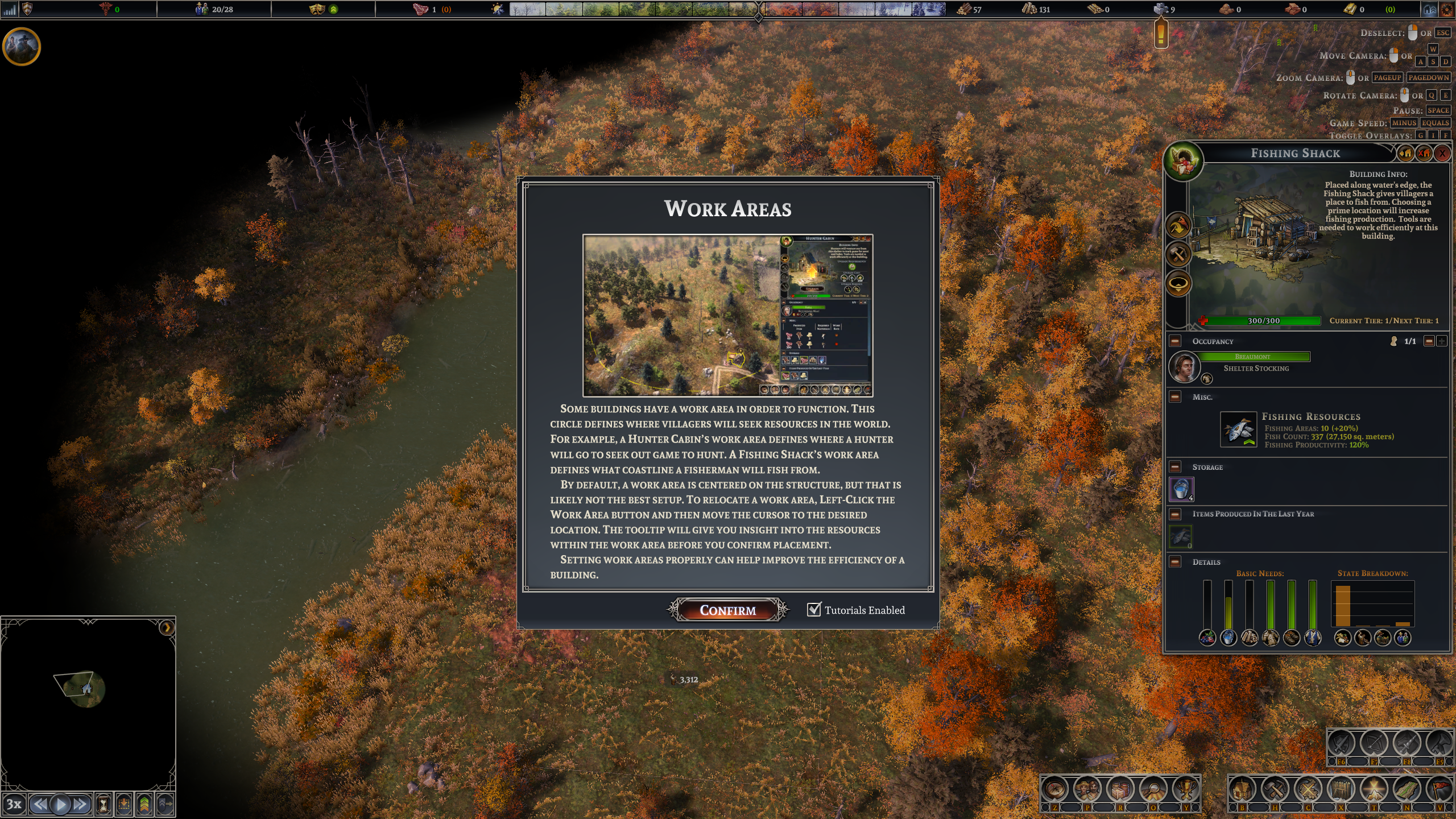Collapse the Details section
Image resolution: width=1456 pixels, height=819 pixels.
(x=1175, y=562)
